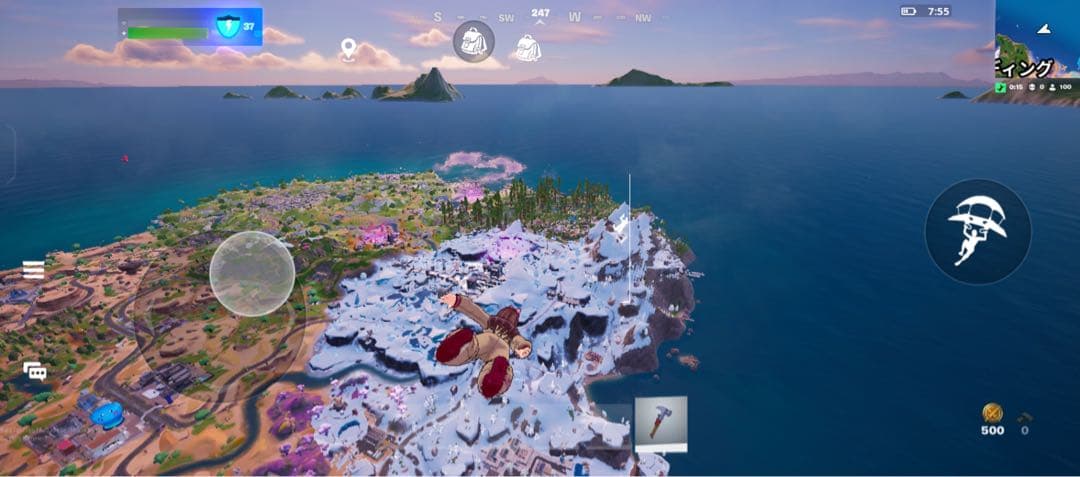Tap the circled backpack icon
Screen dimensions: 1080x477
pyautogui.click(x=473, y=42)
